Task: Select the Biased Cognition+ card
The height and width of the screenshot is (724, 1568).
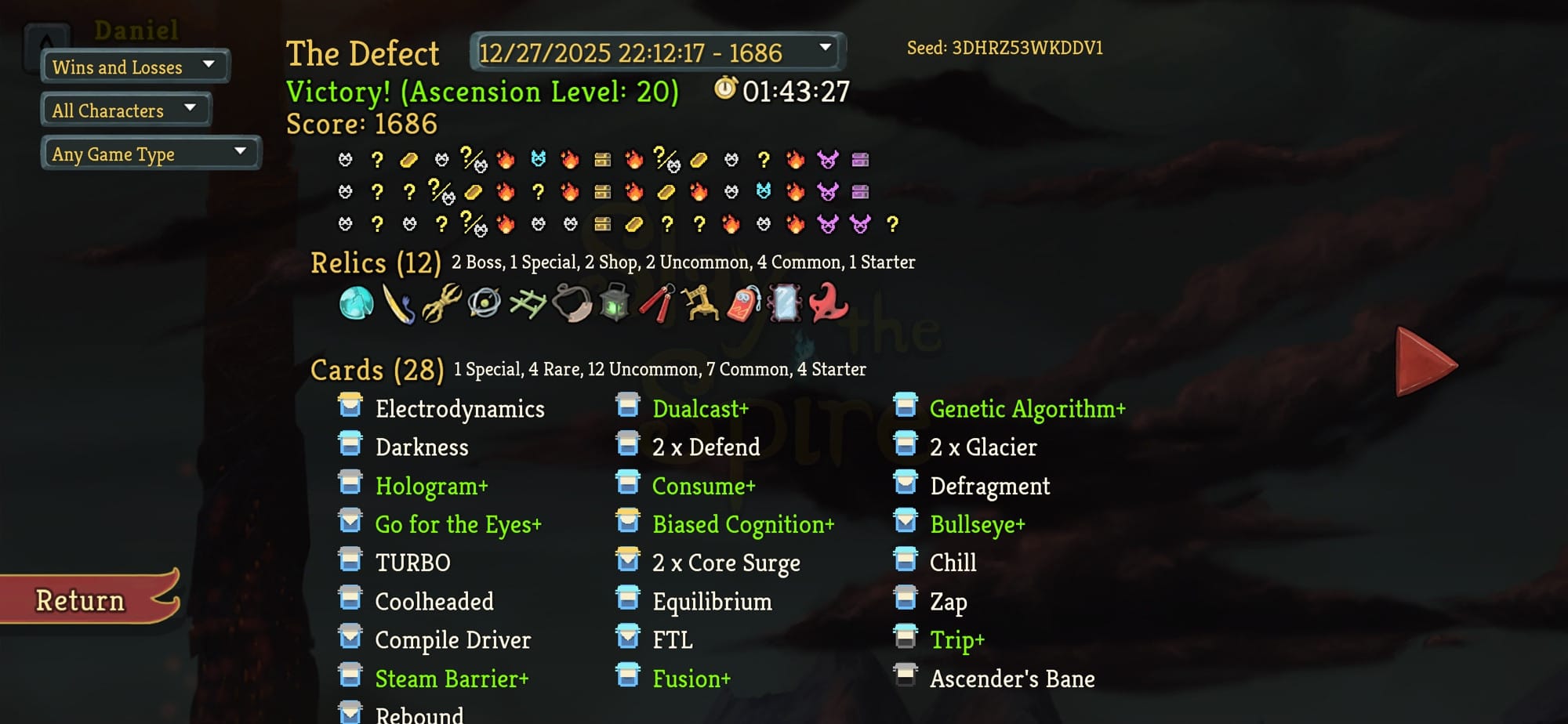Action: coord(742,524)
